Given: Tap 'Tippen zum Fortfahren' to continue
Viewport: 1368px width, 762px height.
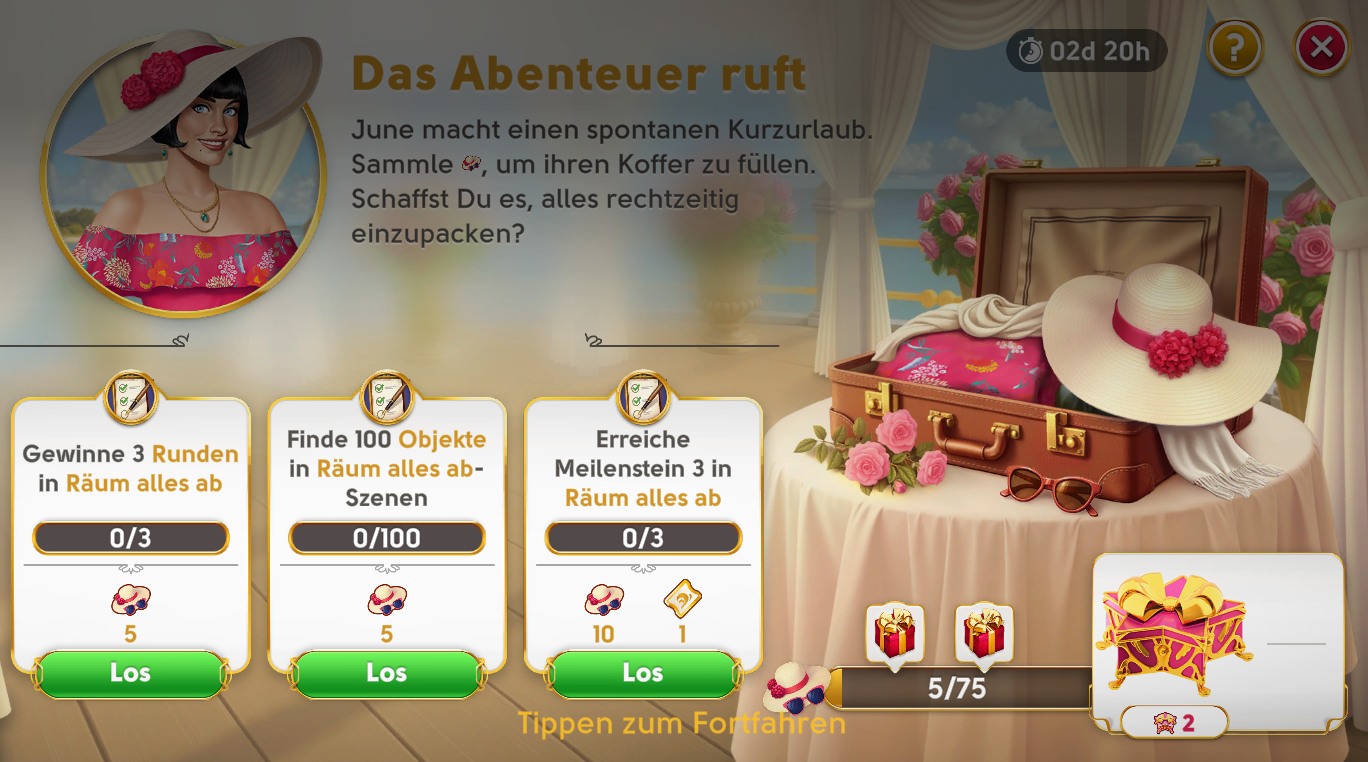Looking at the screenshot, I should click(681, 723).
